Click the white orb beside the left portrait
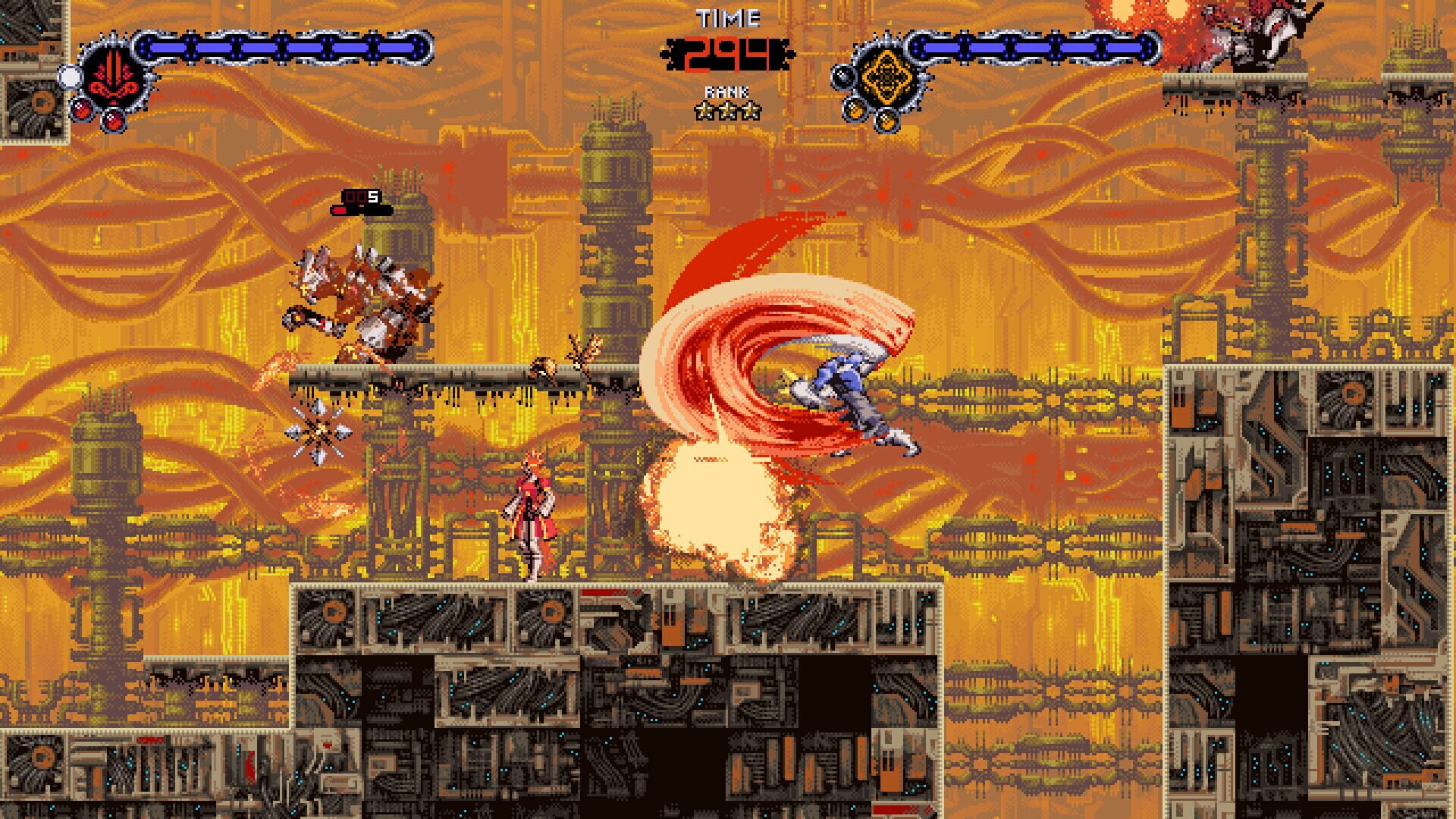This screenshot has width=1456, height=819. tap(70, 76)
